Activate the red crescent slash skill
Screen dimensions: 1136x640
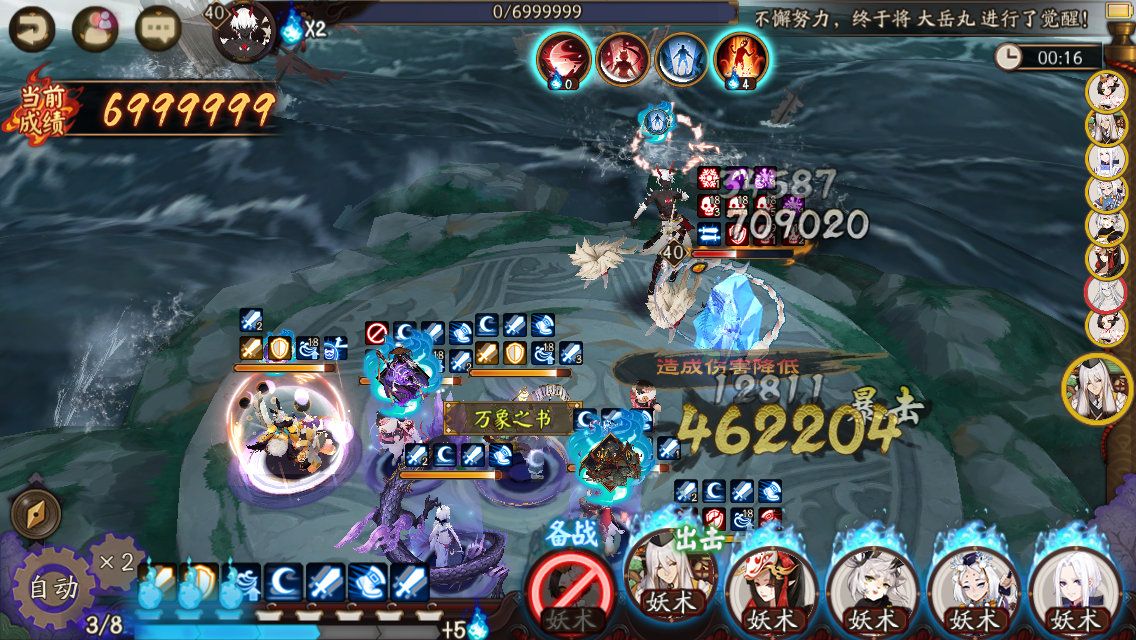[x=563, y=58]
